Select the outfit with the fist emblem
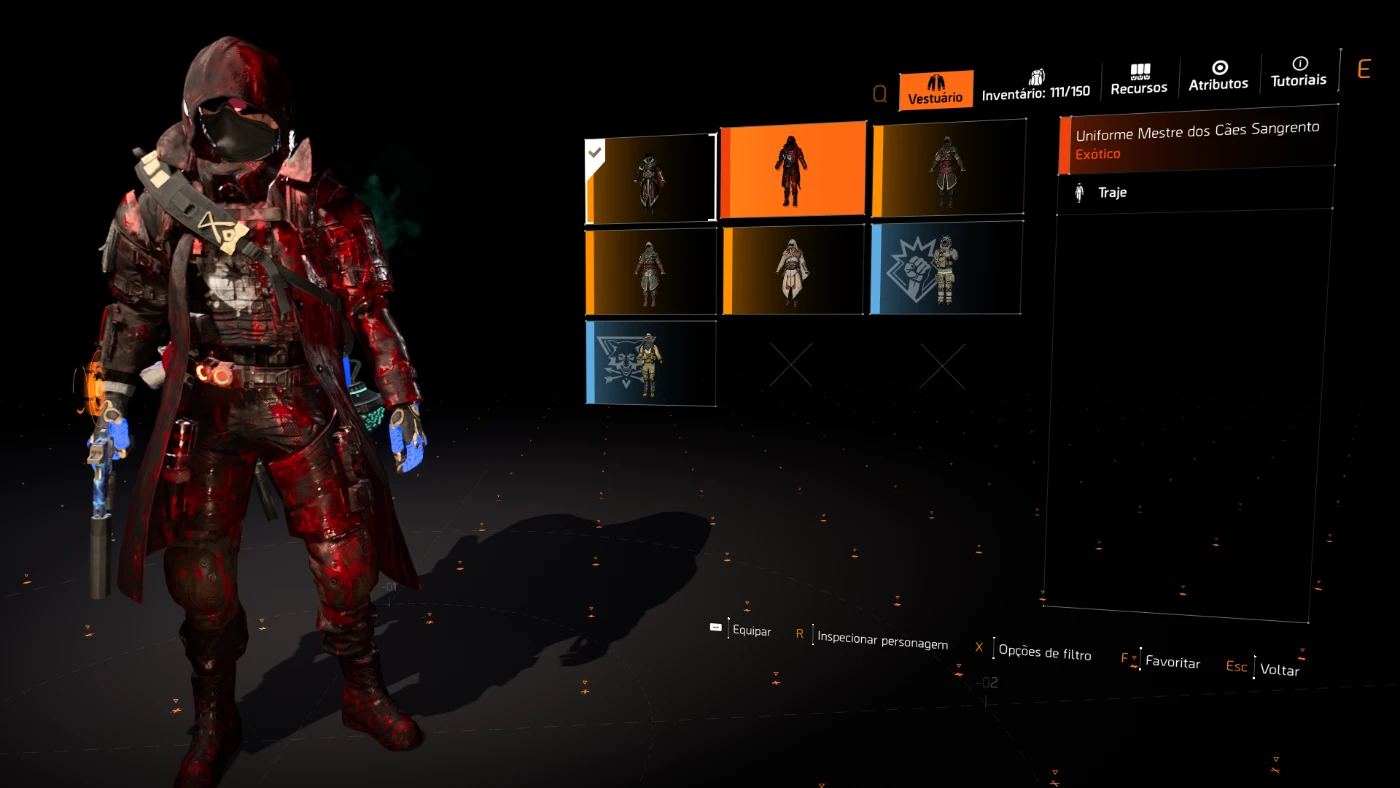Viewport: 1400px width, 788px height. pyautogui.click(x=946, y=268)
